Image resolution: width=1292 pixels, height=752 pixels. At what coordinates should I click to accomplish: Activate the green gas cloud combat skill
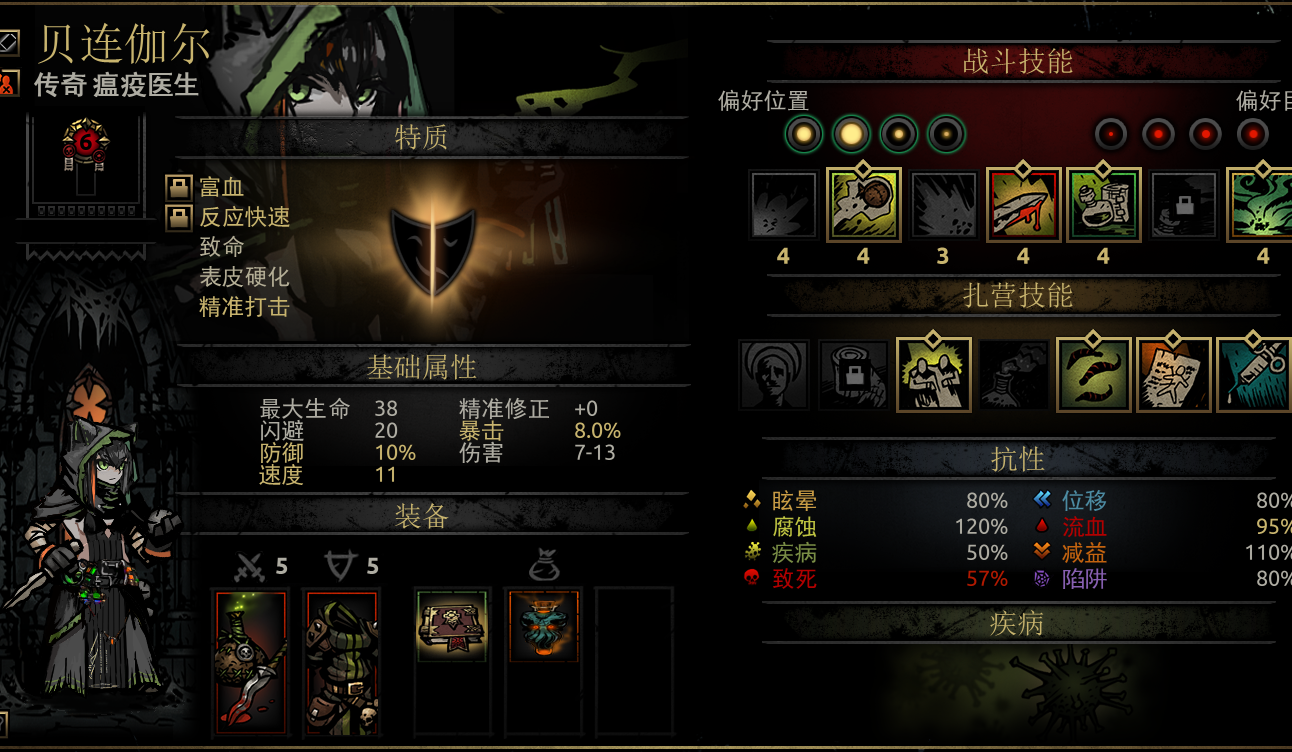(x=1259, y=205)
